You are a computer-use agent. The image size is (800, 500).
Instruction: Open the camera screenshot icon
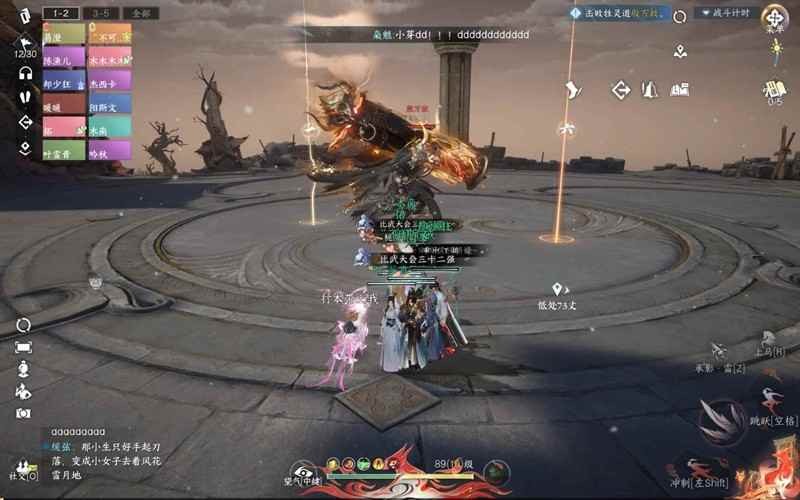pos(23,412)
